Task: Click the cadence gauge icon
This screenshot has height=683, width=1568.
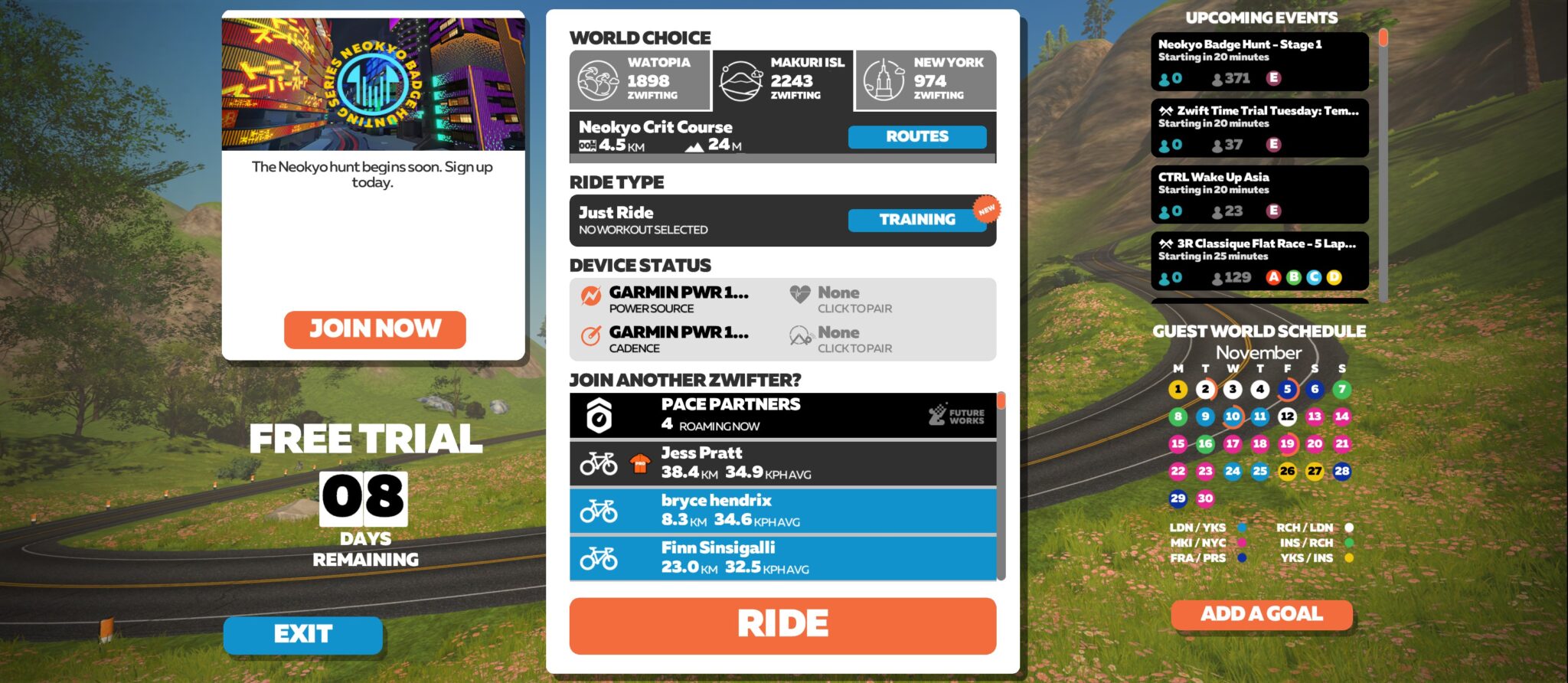Action: point(589,335)
